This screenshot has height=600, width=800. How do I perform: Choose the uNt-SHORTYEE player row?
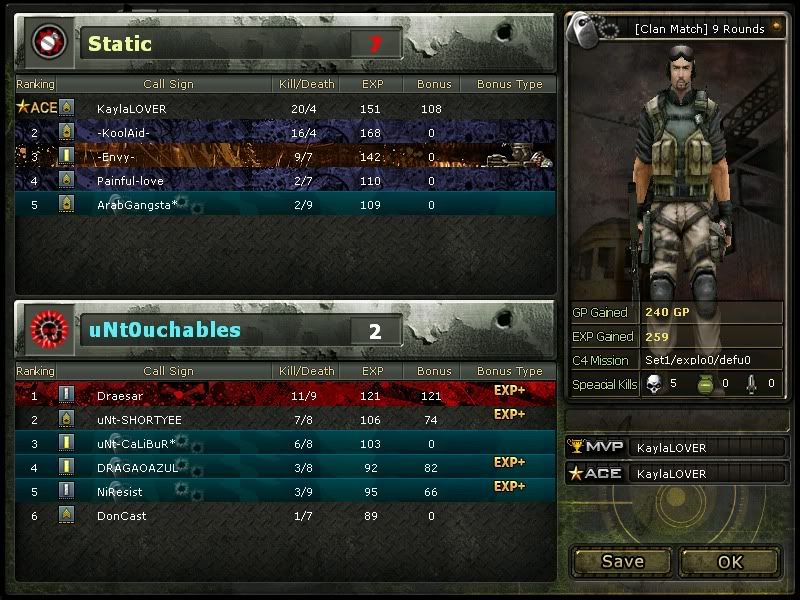tap(285, 420)
